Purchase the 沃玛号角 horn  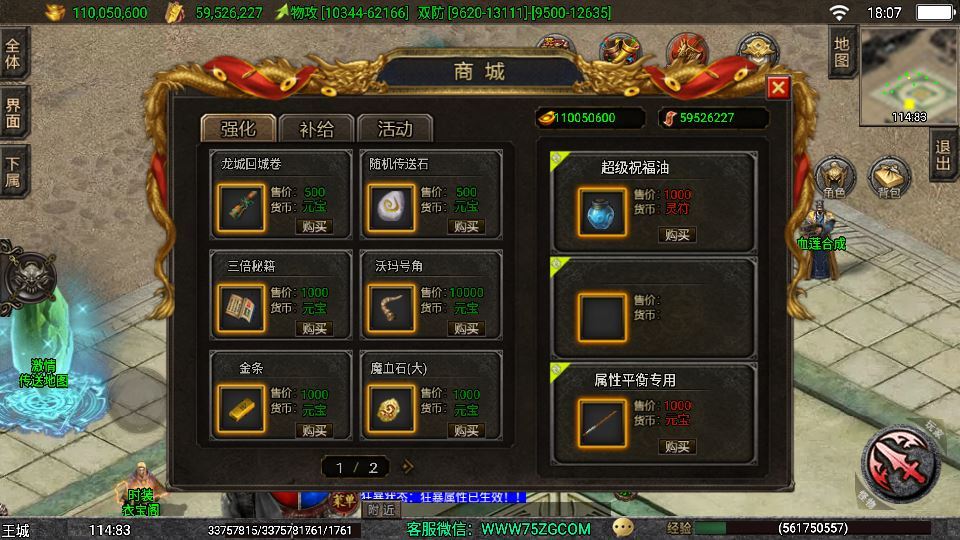(465, 328)
